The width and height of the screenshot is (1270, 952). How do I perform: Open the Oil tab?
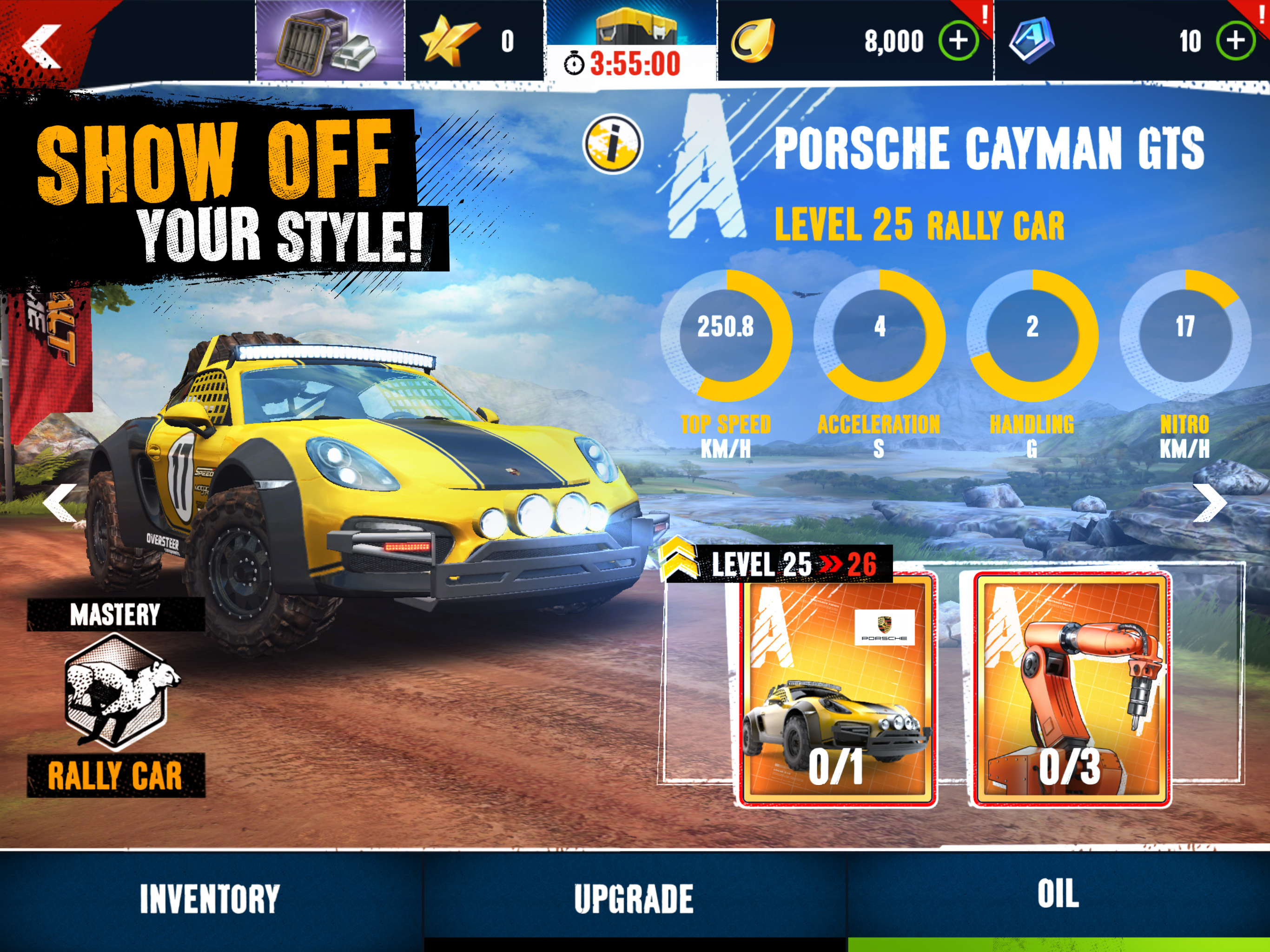(x=1058, y=894)
